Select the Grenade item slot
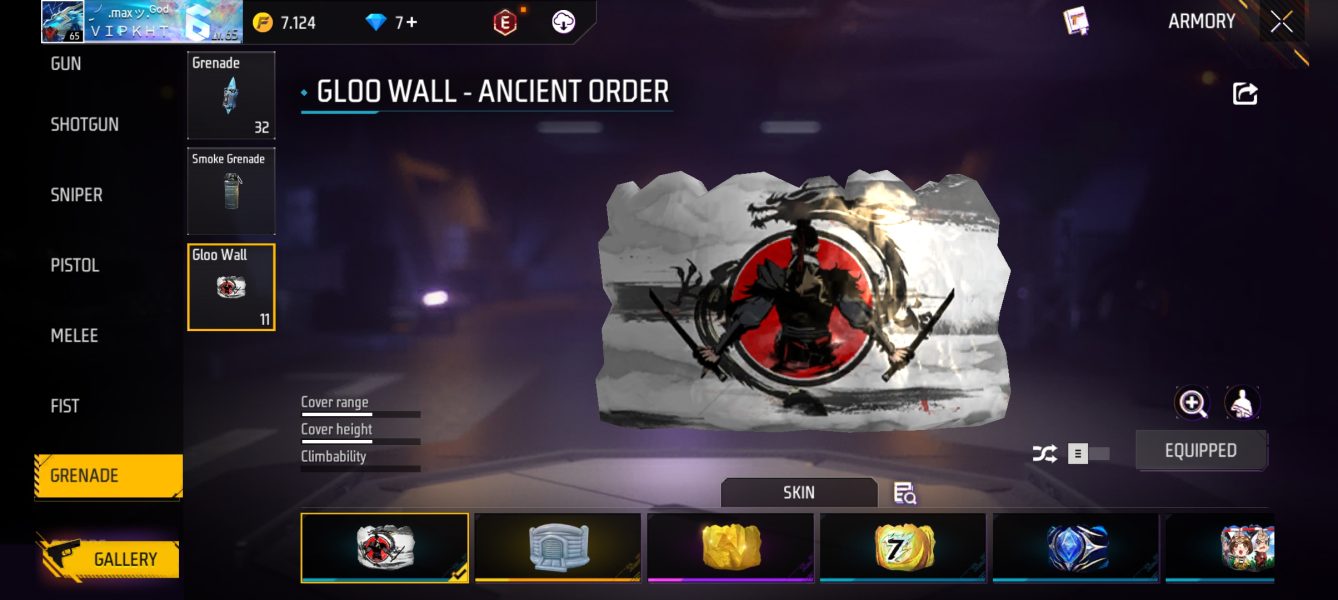 [231, 95]
